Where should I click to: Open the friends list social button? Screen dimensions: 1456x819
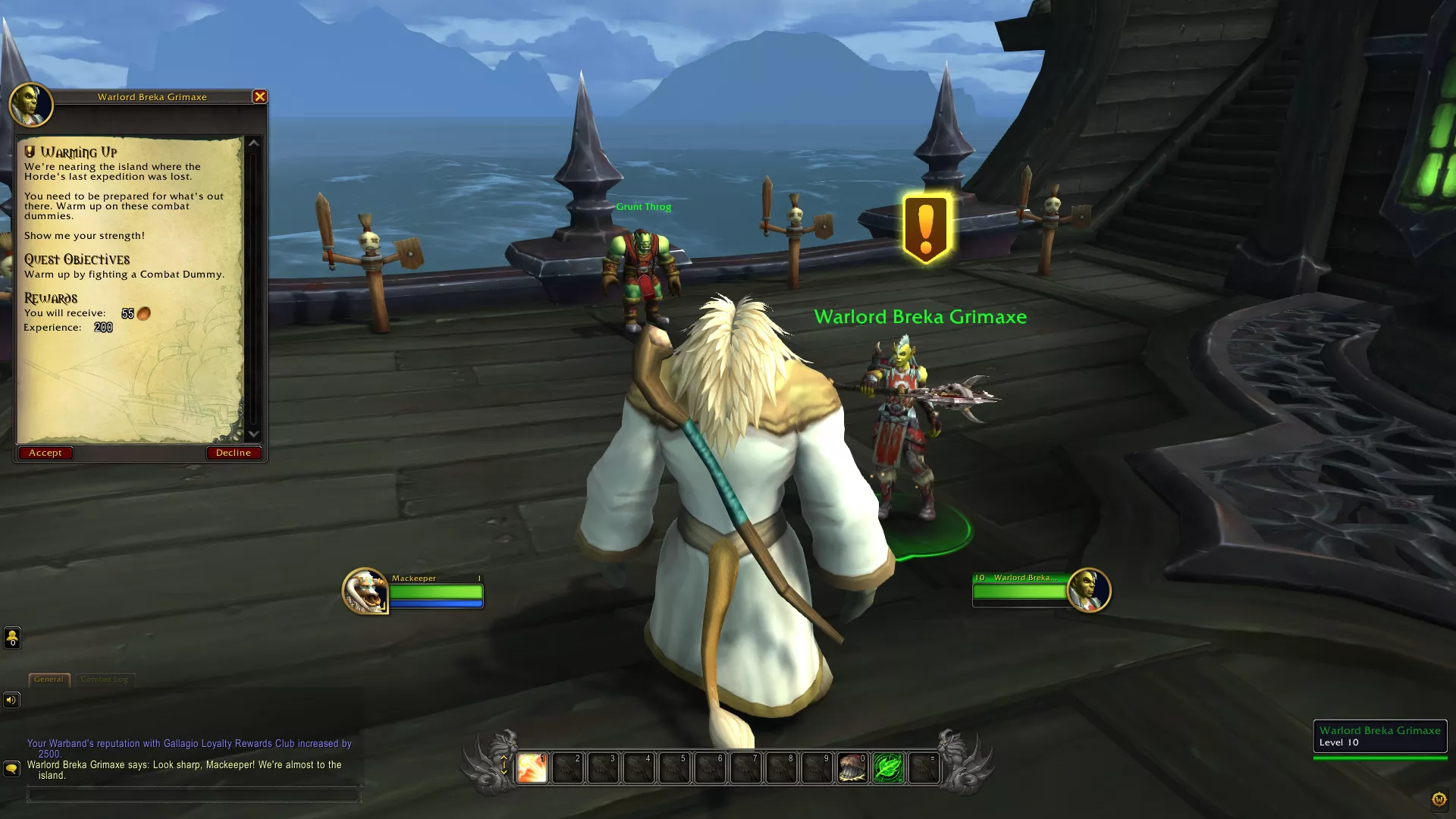point(12,639)
